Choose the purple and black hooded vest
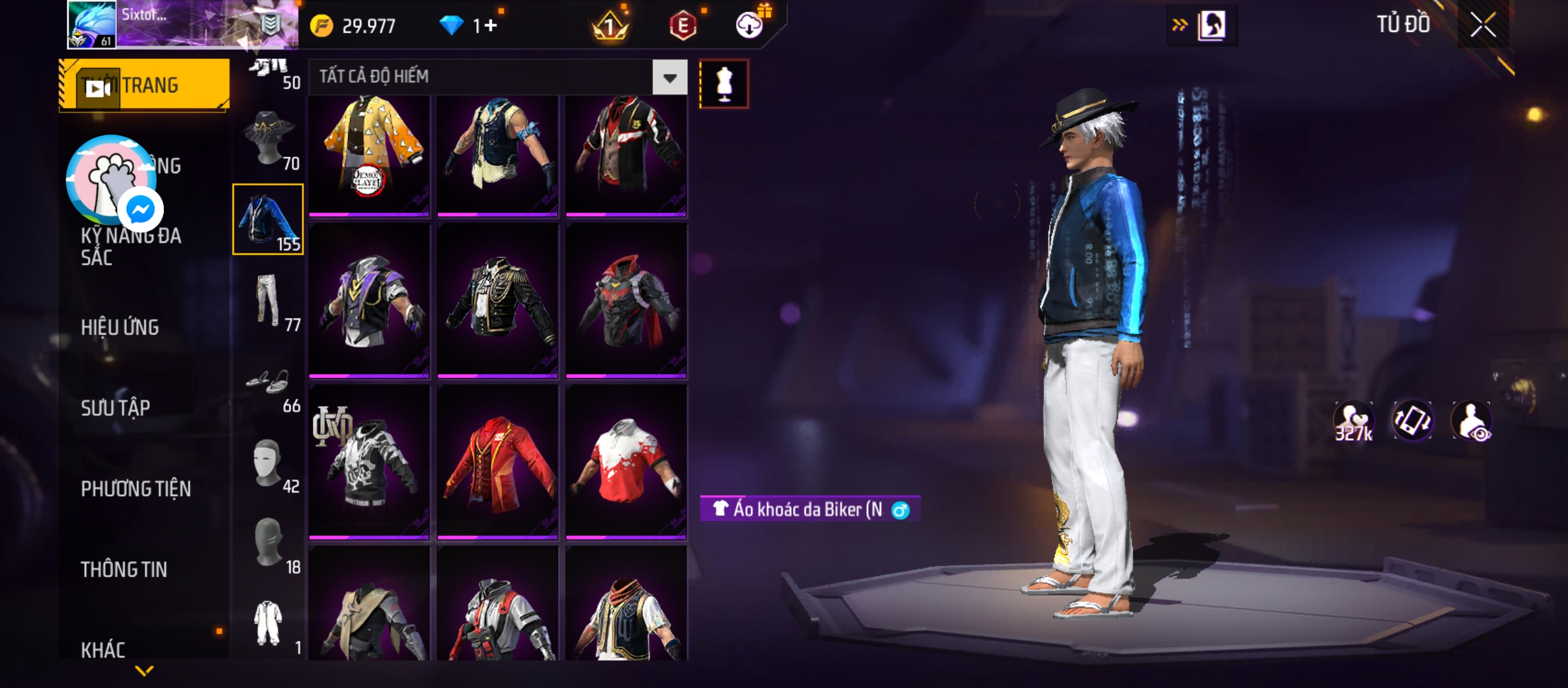The image size is (1568, 688). 370,301
